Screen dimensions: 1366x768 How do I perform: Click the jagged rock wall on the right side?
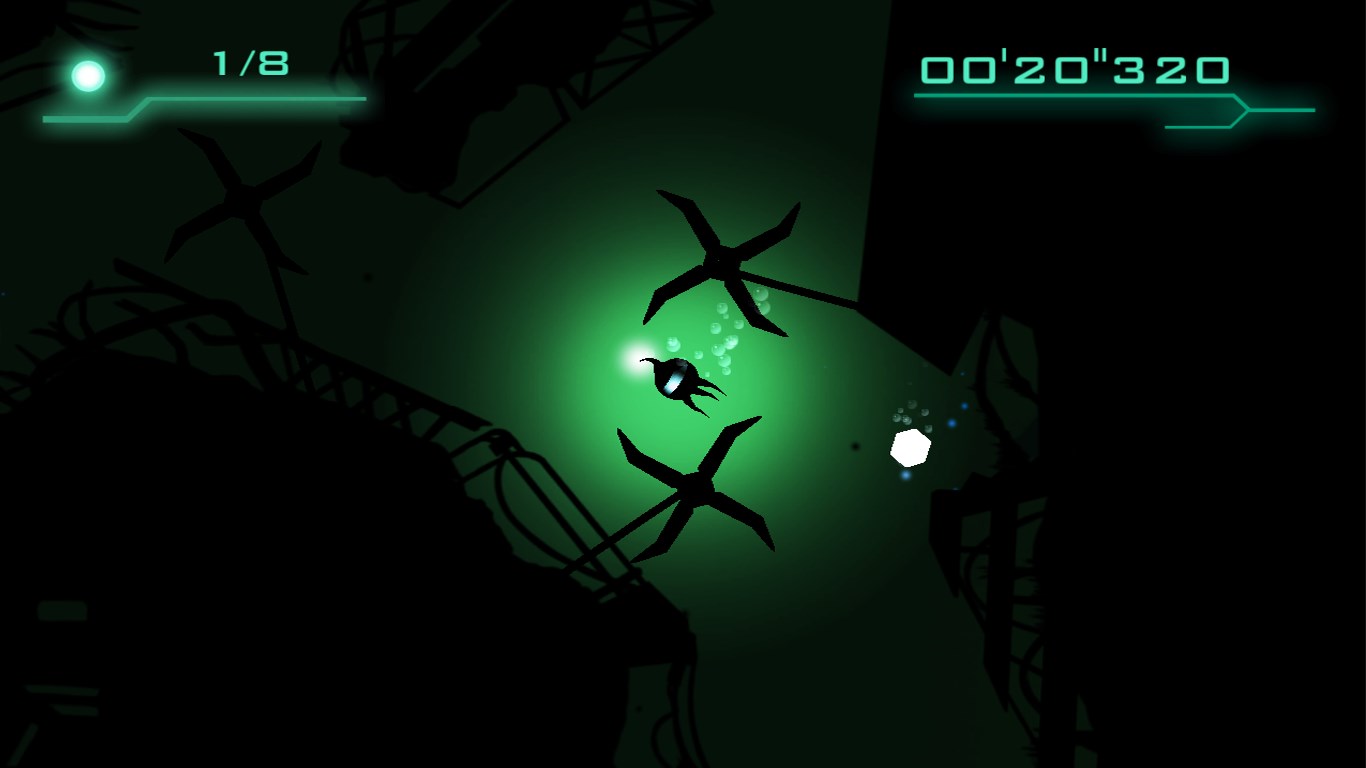click(1000, 550)
